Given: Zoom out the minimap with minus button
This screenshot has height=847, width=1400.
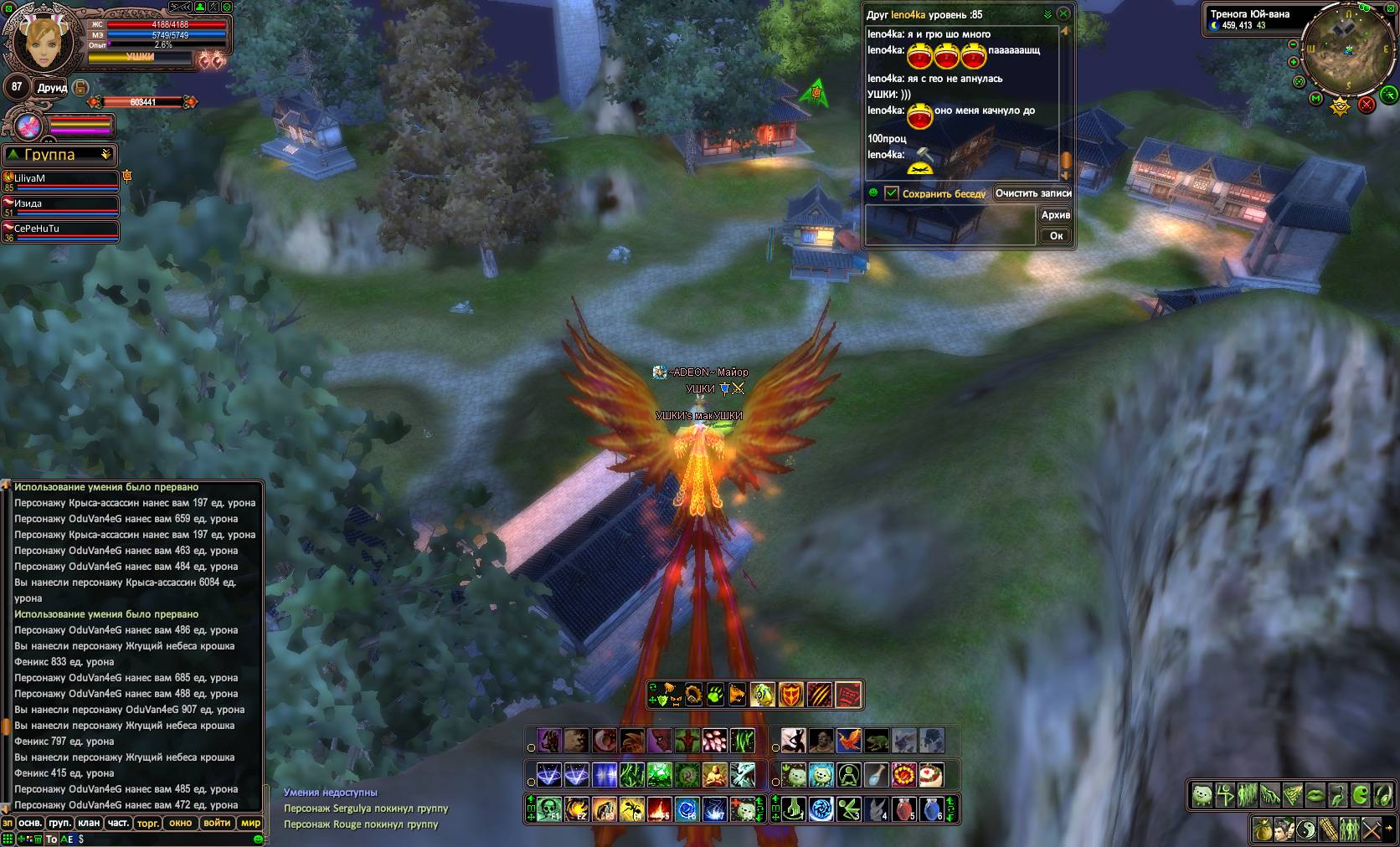Looking at the screenshot, I should coord(1294,44).
